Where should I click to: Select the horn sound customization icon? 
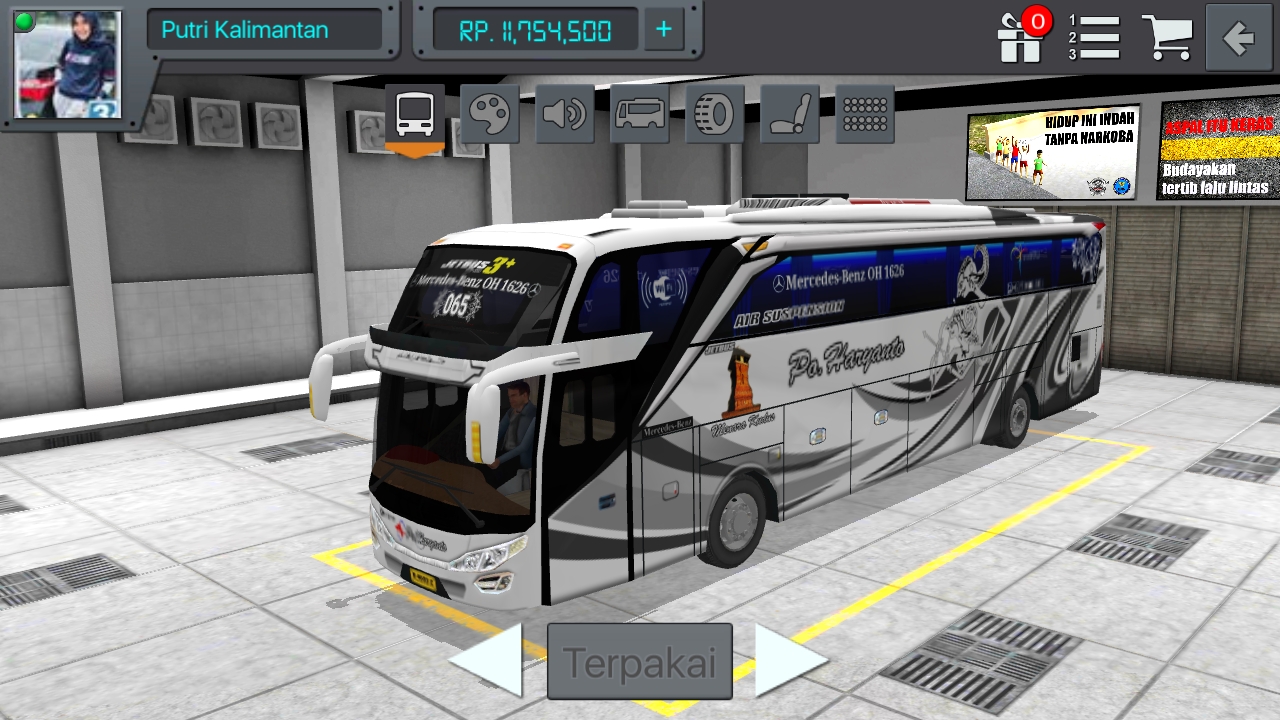point(564,113)
